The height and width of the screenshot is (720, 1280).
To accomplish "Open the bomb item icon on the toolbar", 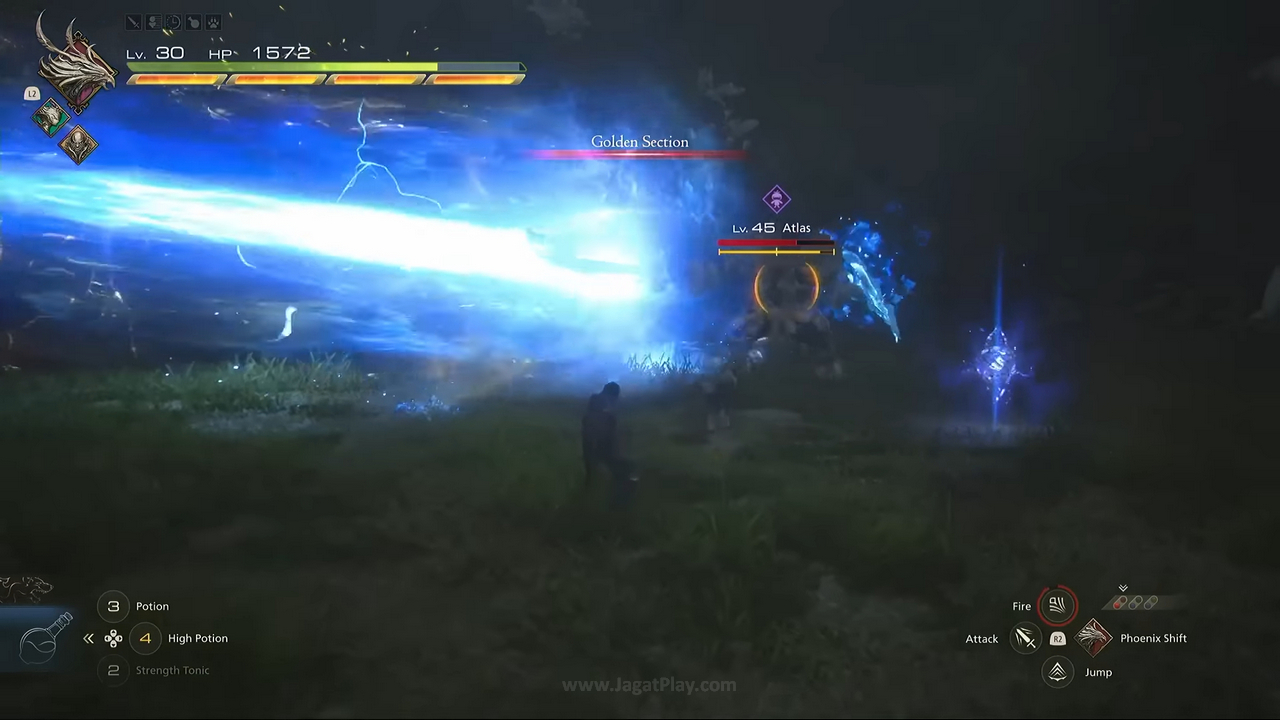I will point(193,22).
